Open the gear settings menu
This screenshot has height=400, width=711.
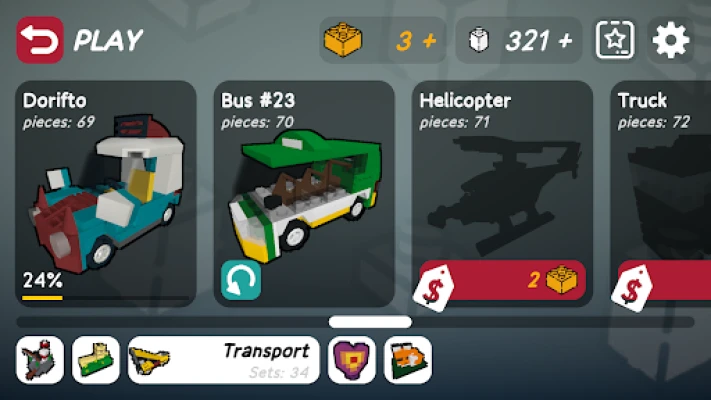point(671,41)
